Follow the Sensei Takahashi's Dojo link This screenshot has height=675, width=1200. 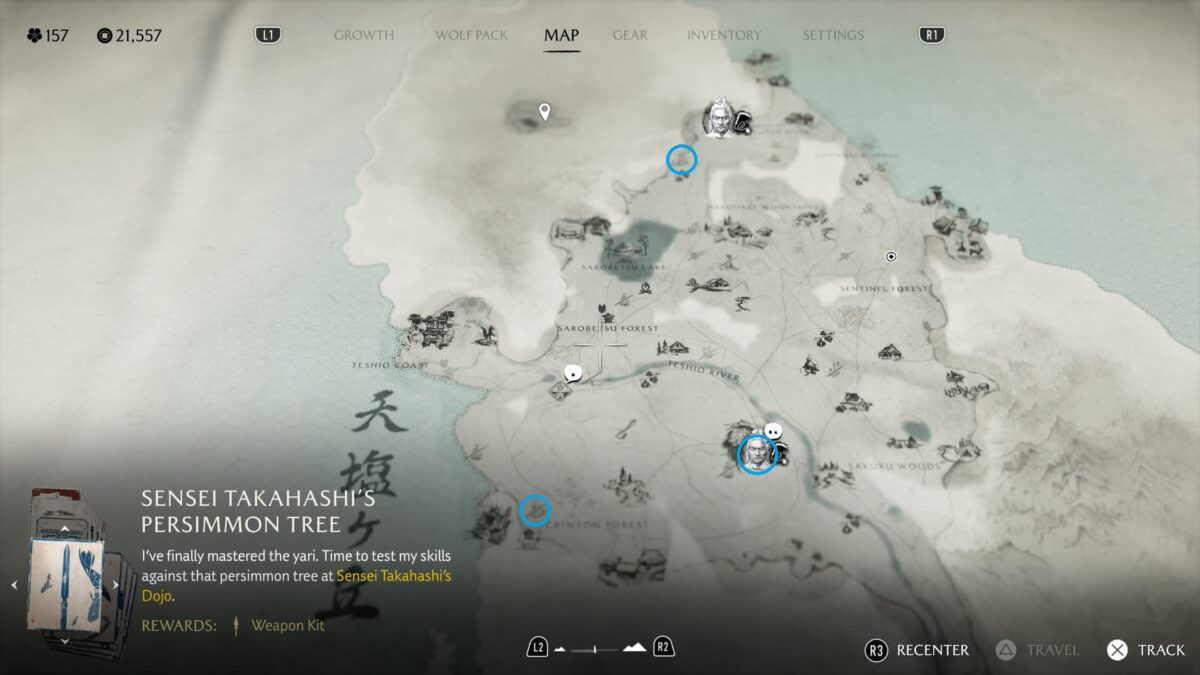(x=394, y=586)
